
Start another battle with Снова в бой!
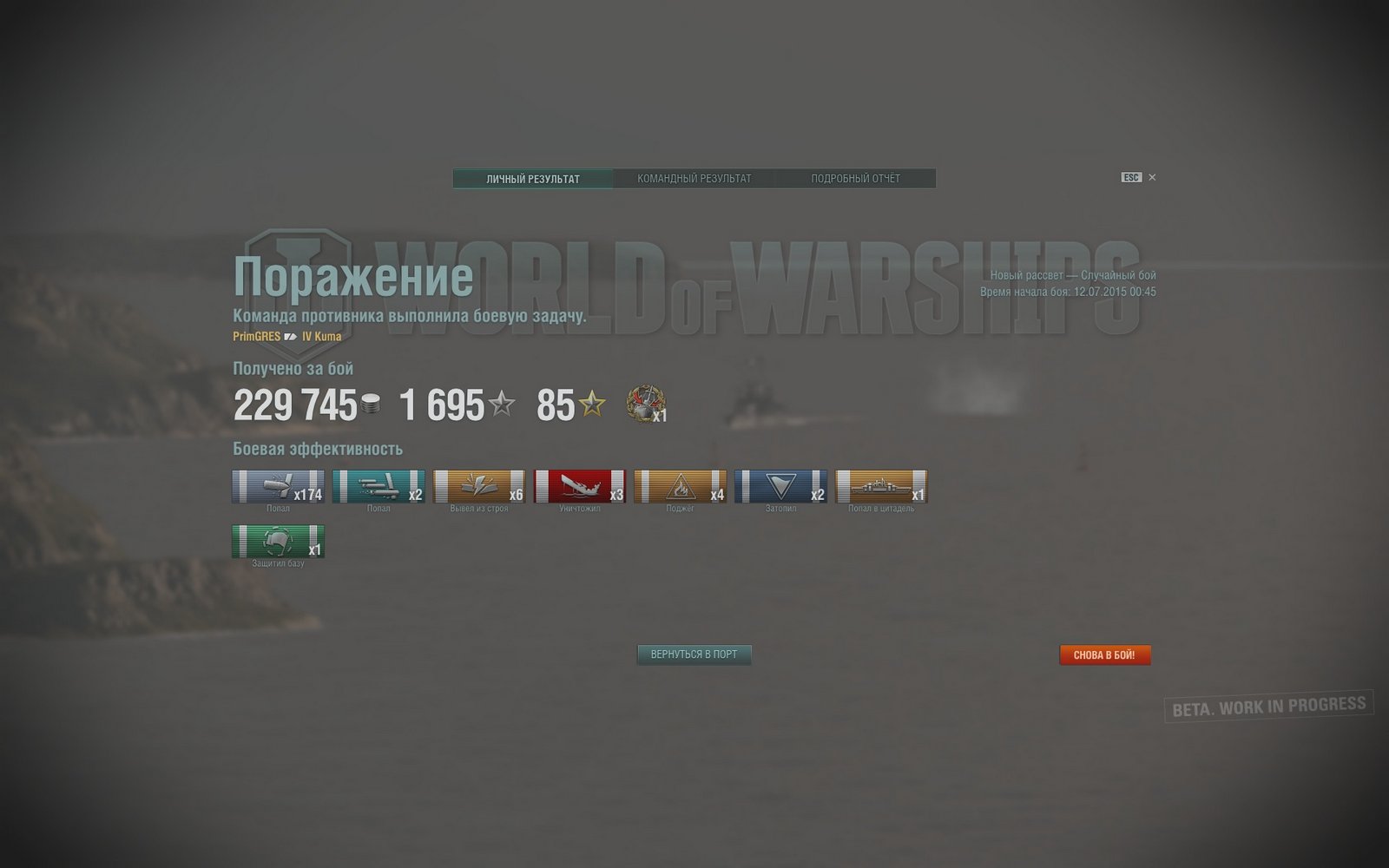pyautogui.click(x=1104, y=655)
